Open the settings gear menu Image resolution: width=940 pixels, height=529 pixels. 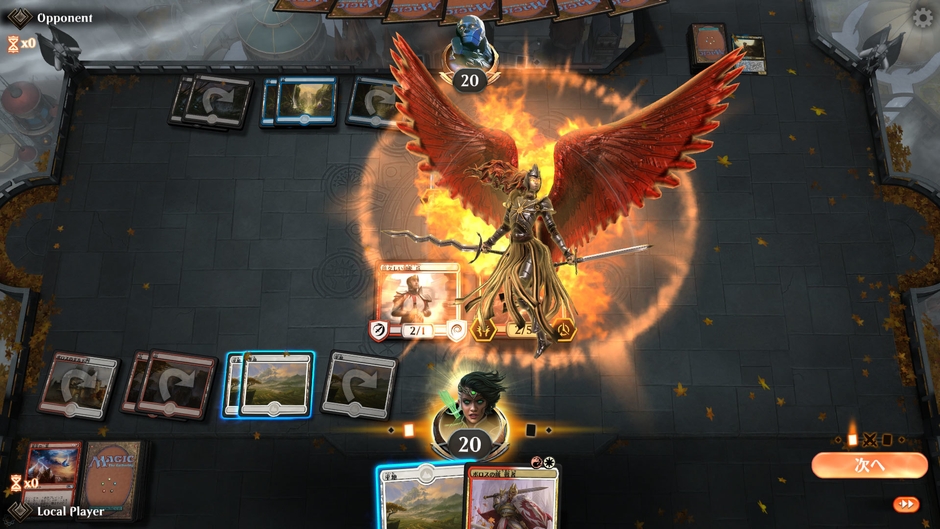923,18
